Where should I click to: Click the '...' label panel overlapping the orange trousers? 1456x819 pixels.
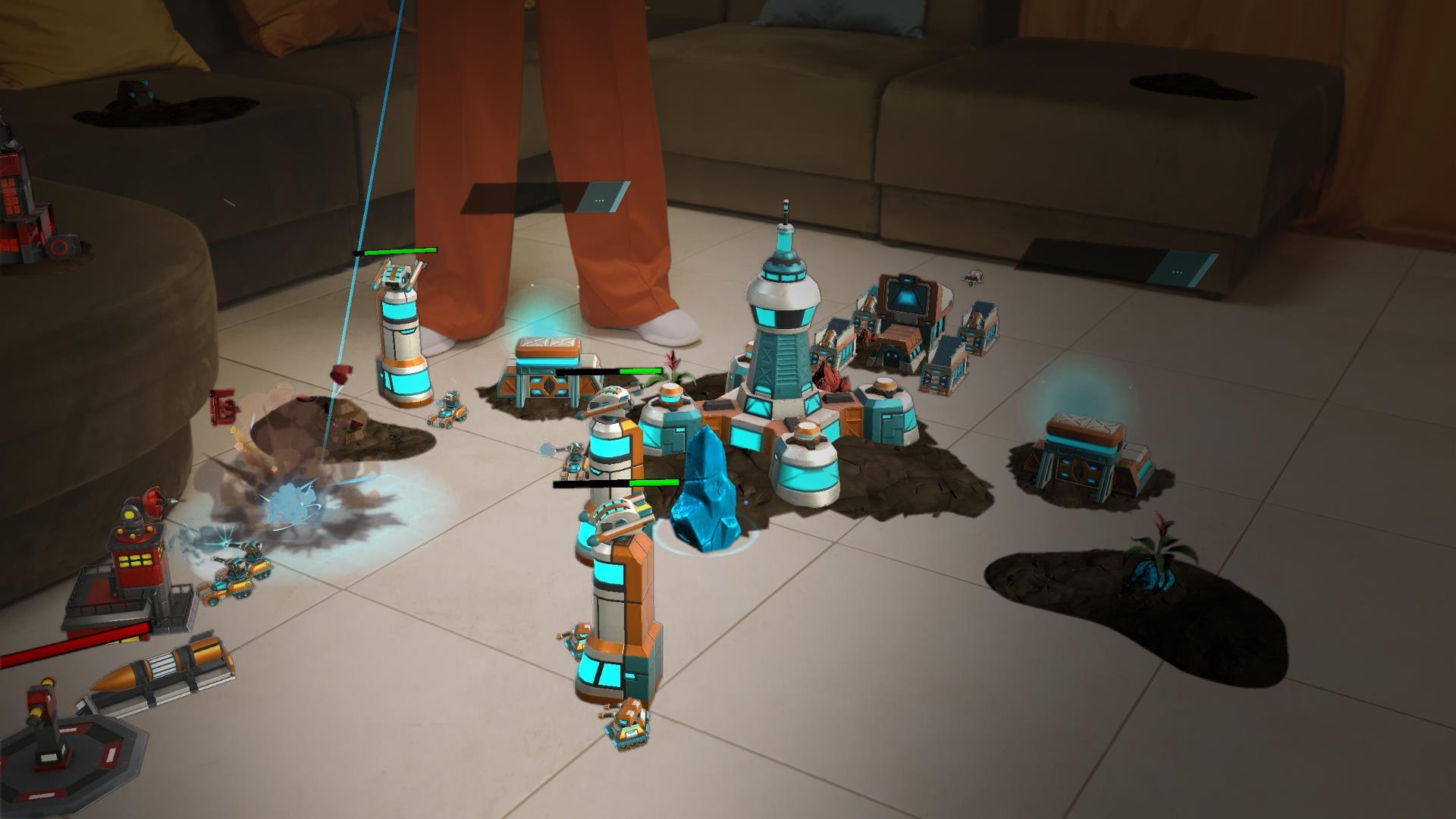(x=601, y=199)
